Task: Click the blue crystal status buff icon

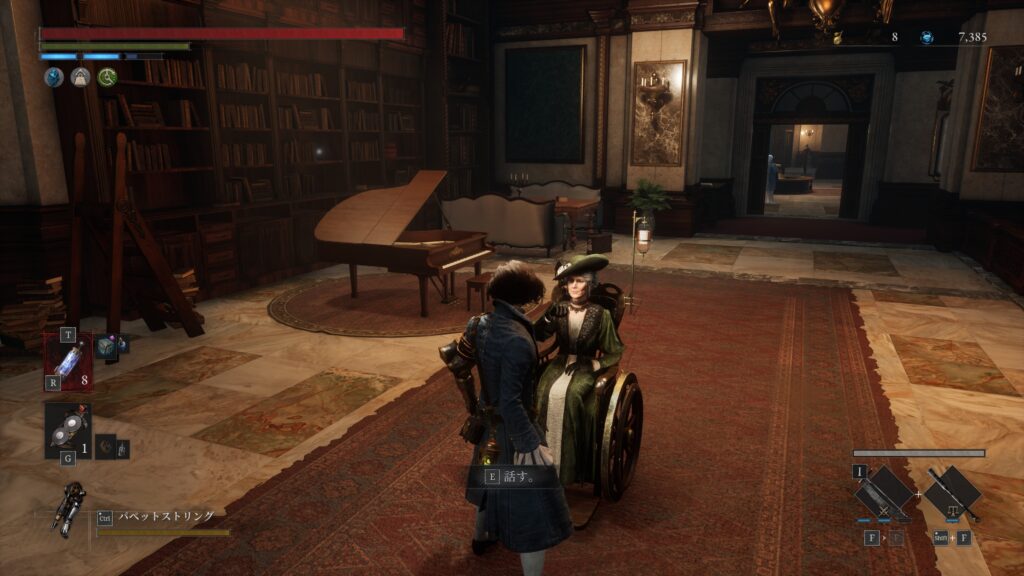Action: coord(53,76)
